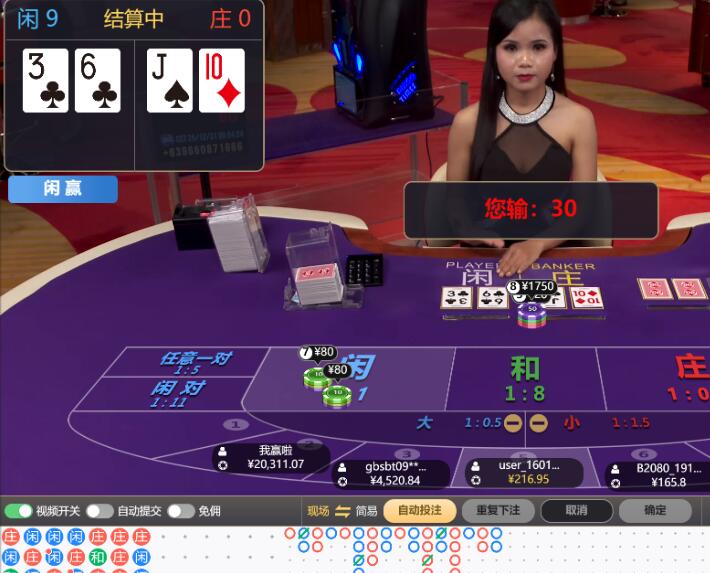Image resolution: width=710 pixels, height=573 pixels.
Task: Toggle the 视频开关 video switch
Action: click(19, 511)
